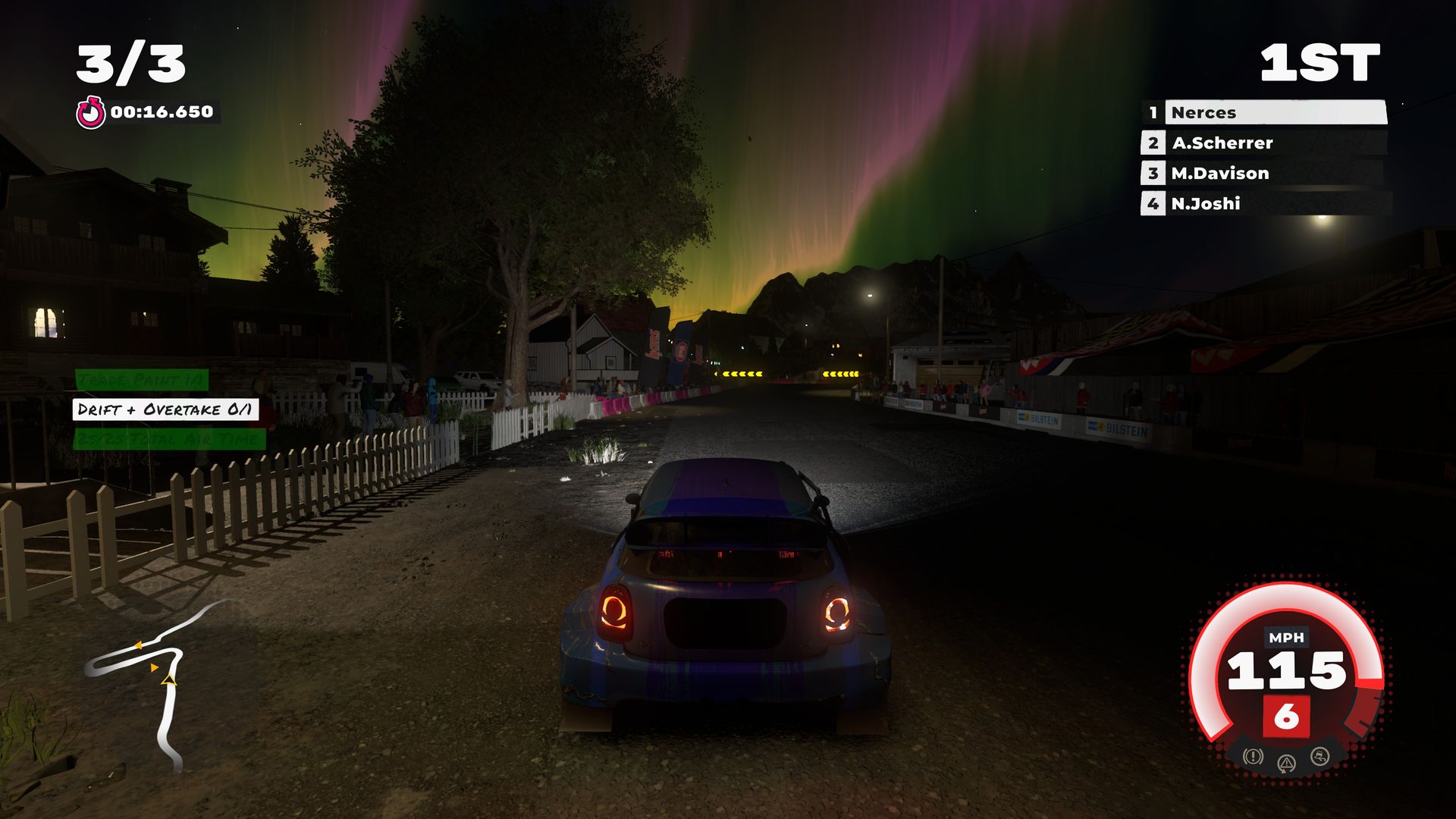Image resolution: width=1456 pixels, height=819 pixels.
Task: Choose M.Davison's leaderboard entry
Action: coord(1264,174)
